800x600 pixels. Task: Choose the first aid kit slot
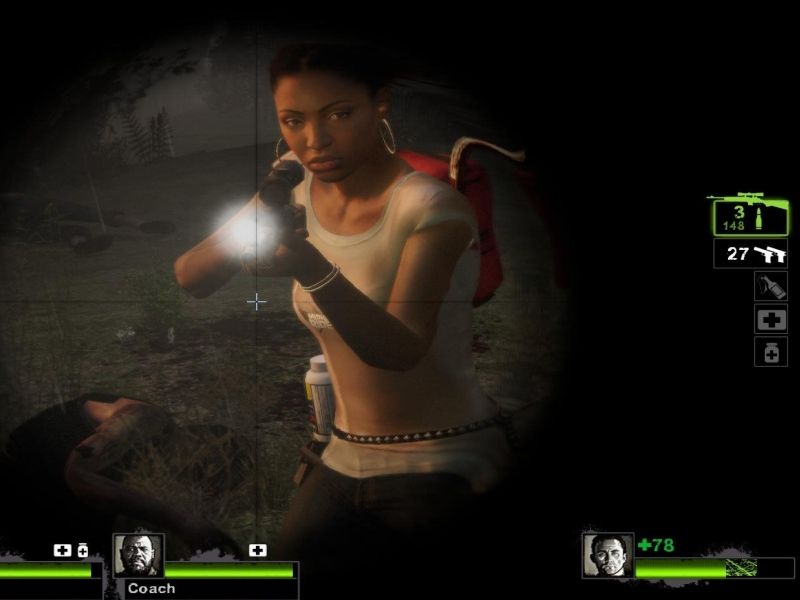(770, 320)
